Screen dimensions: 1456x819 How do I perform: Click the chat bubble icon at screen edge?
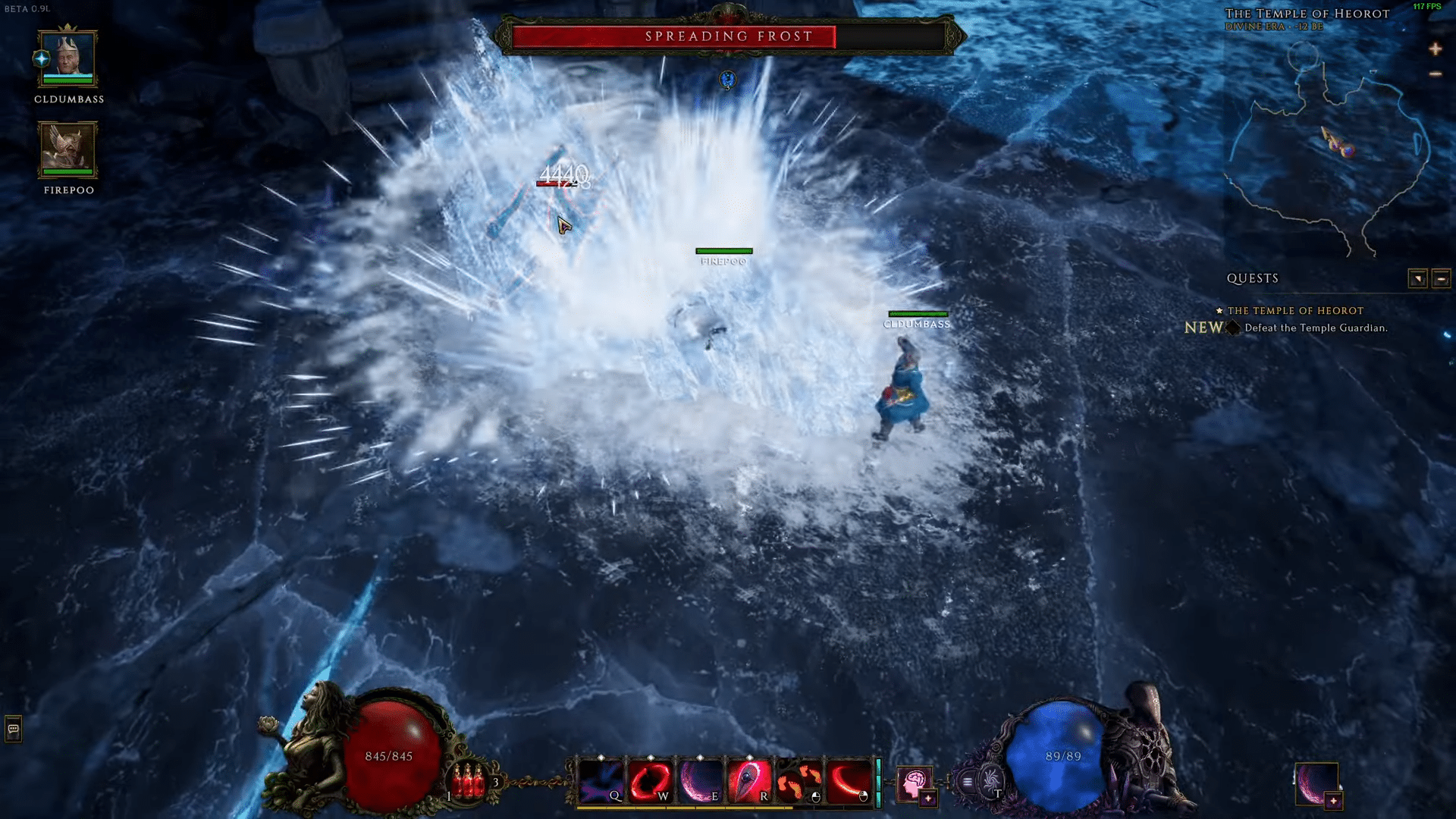[x=13, y=728]
